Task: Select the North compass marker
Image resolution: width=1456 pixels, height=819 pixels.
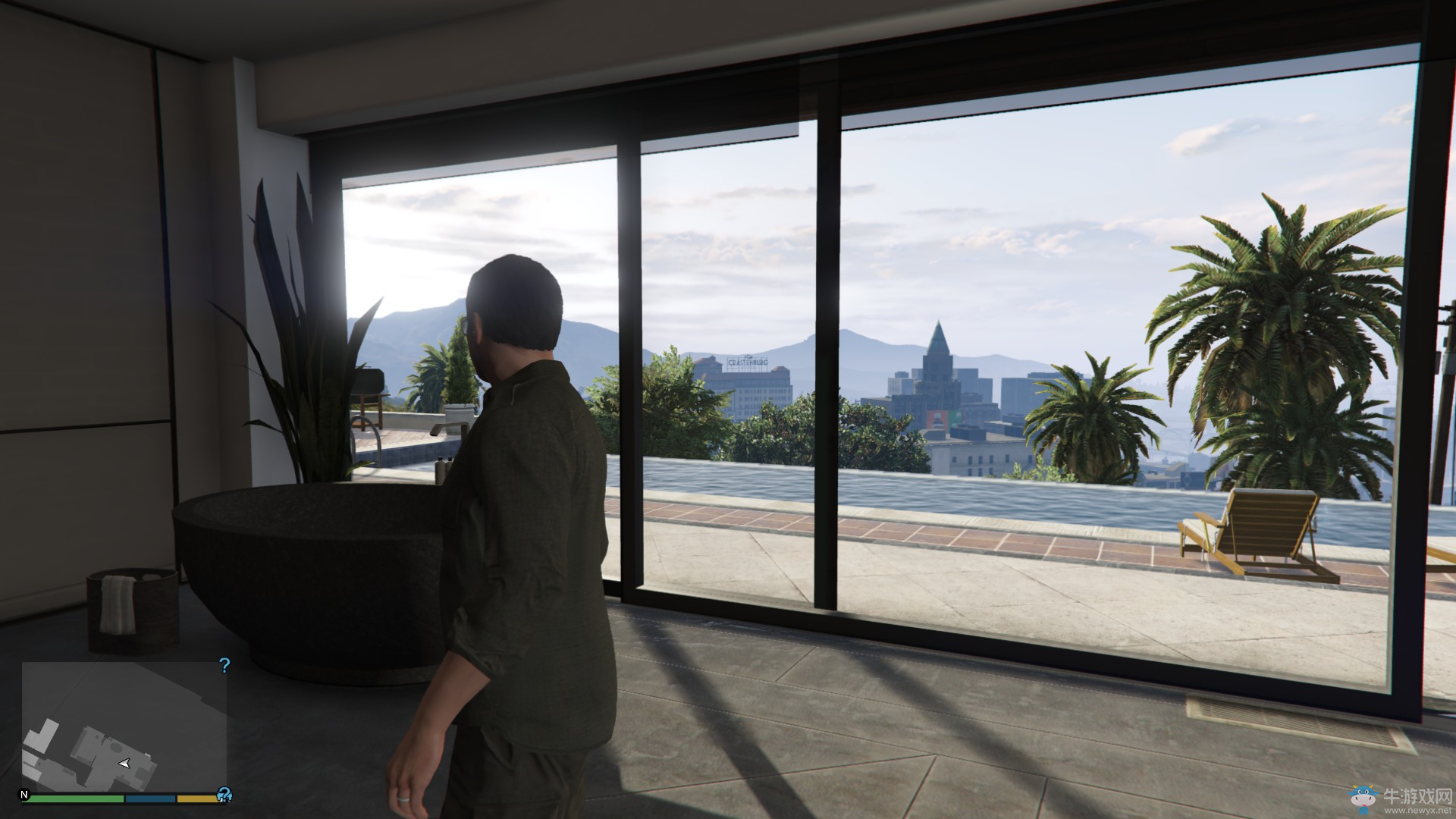Action: pos(25,795)
